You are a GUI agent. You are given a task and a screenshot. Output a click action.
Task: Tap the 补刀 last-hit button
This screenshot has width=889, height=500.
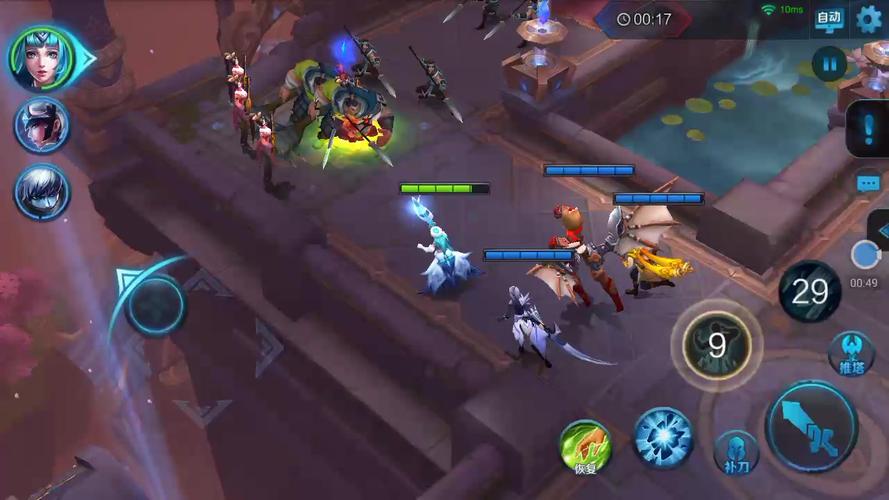coord(736,452)
